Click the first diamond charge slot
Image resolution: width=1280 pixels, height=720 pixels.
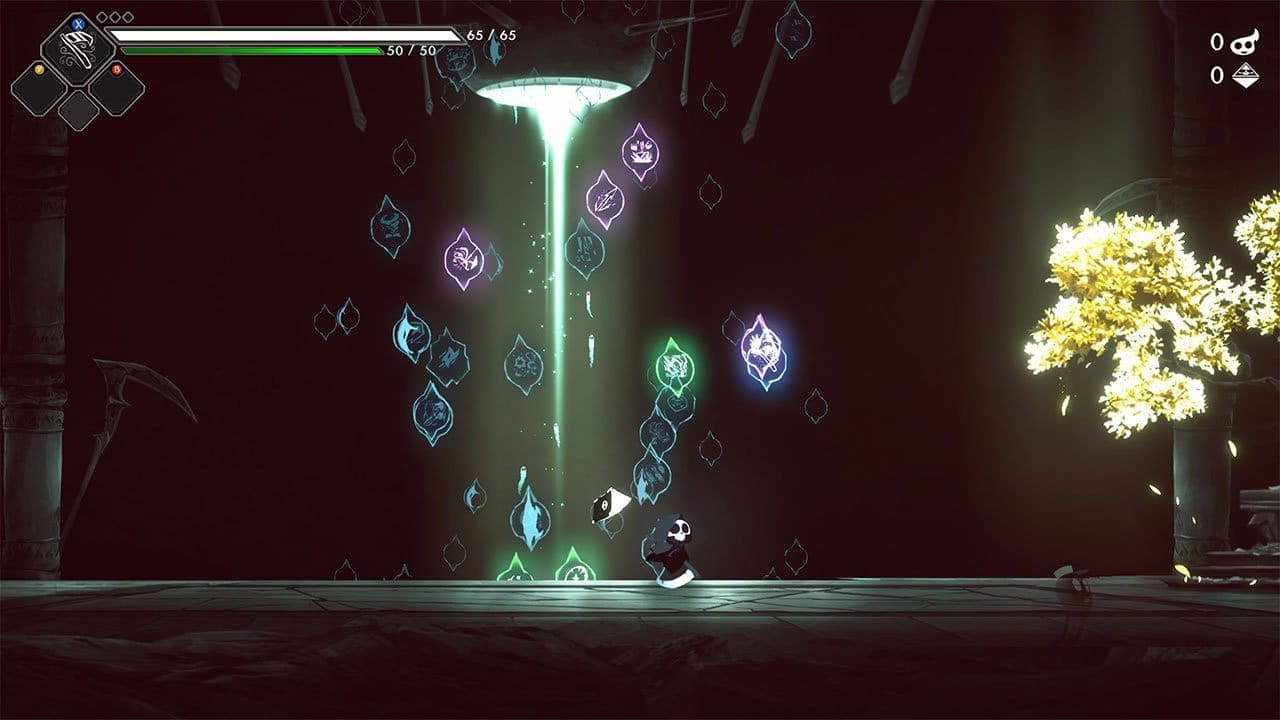102,17
